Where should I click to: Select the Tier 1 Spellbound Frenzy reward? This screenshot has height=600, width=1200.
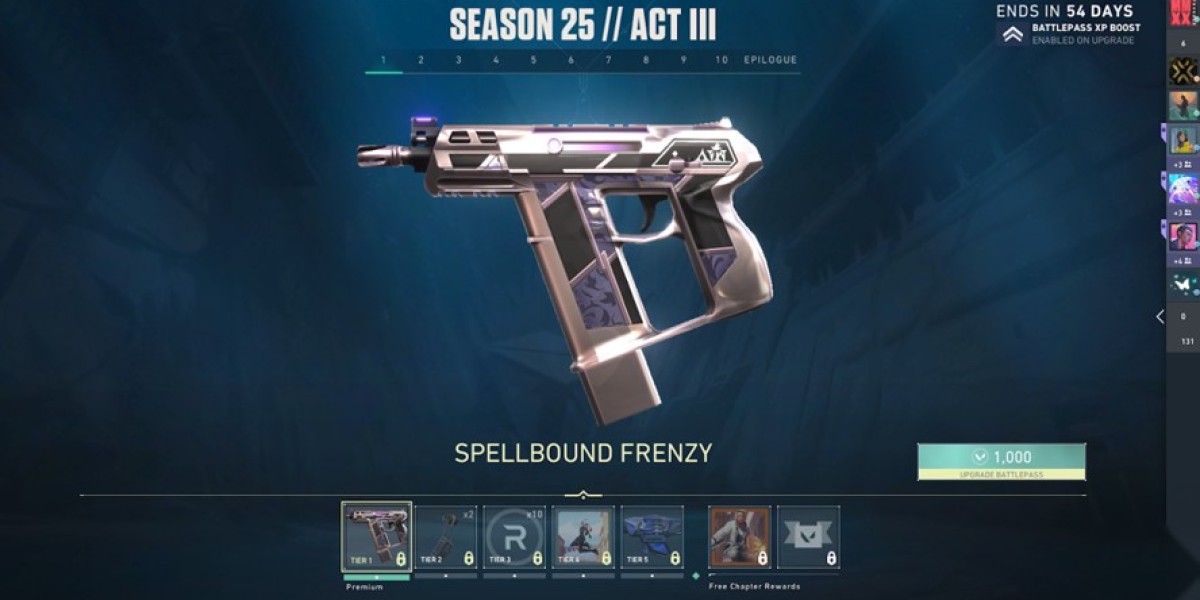click(376, 537)
